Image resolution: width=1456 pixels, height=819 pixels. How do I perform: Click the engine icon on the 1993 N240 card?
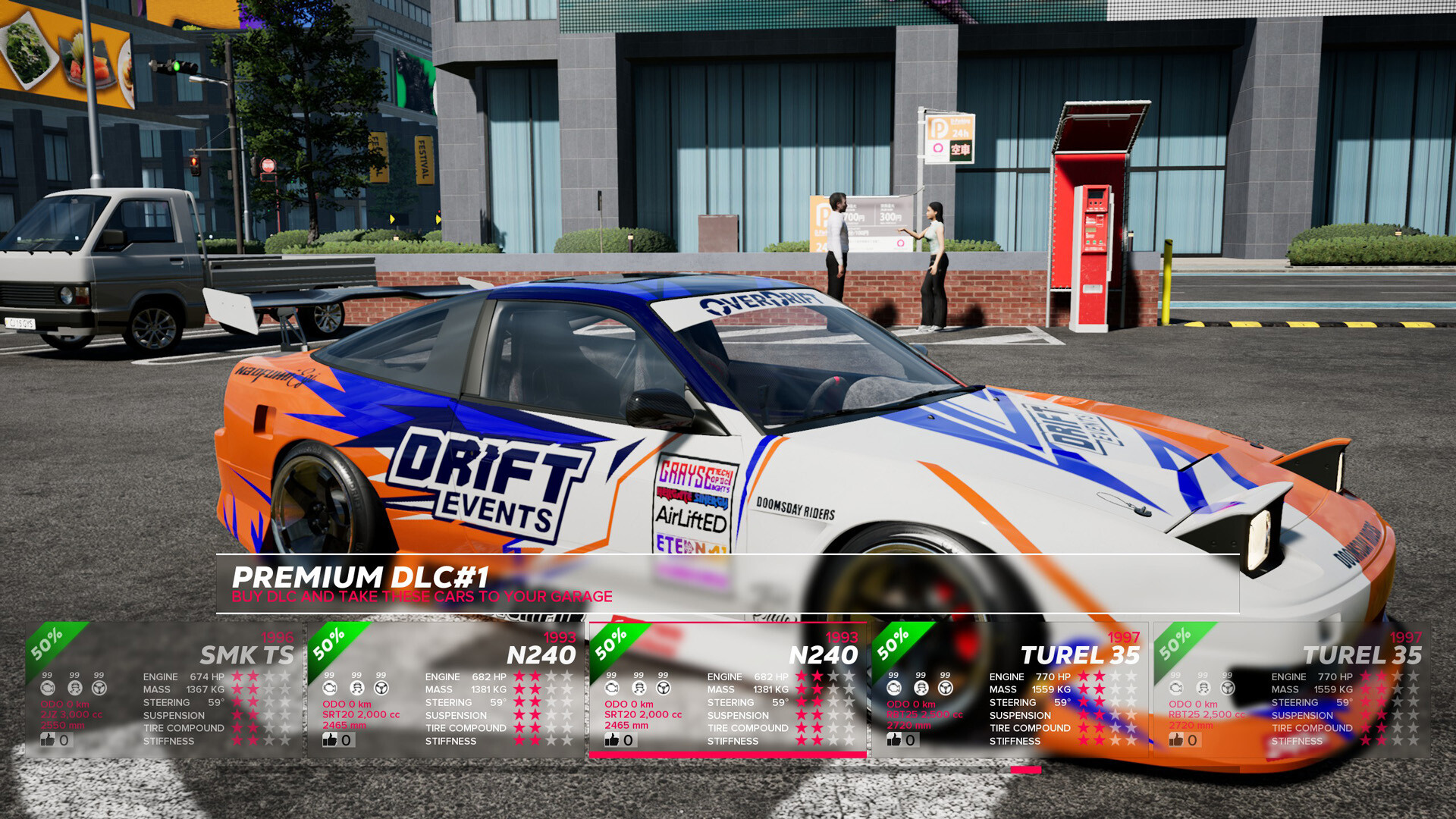[x=329, y=689]
